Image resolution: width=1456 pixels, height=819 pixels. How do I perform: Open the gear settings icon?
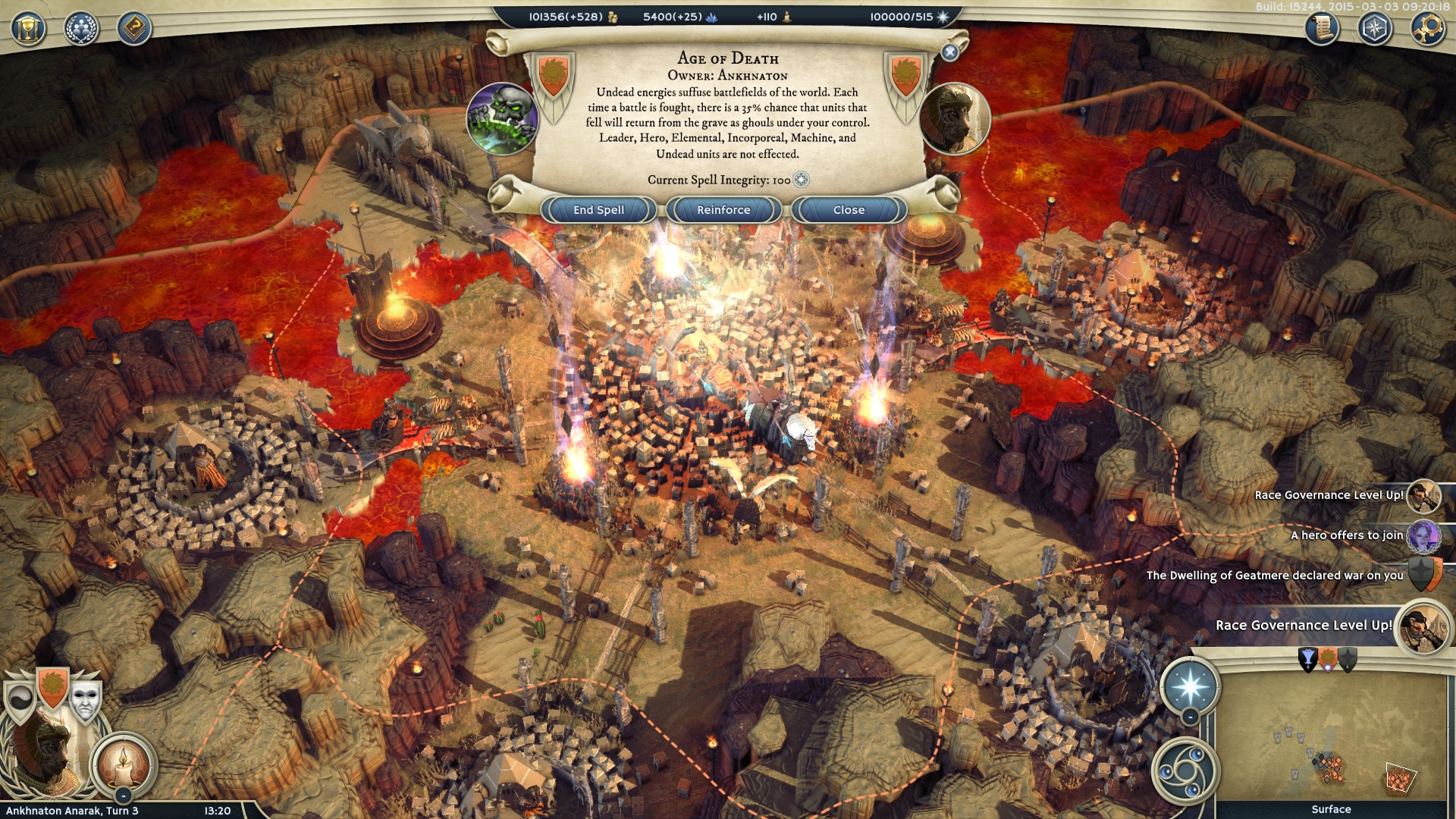1427,30
